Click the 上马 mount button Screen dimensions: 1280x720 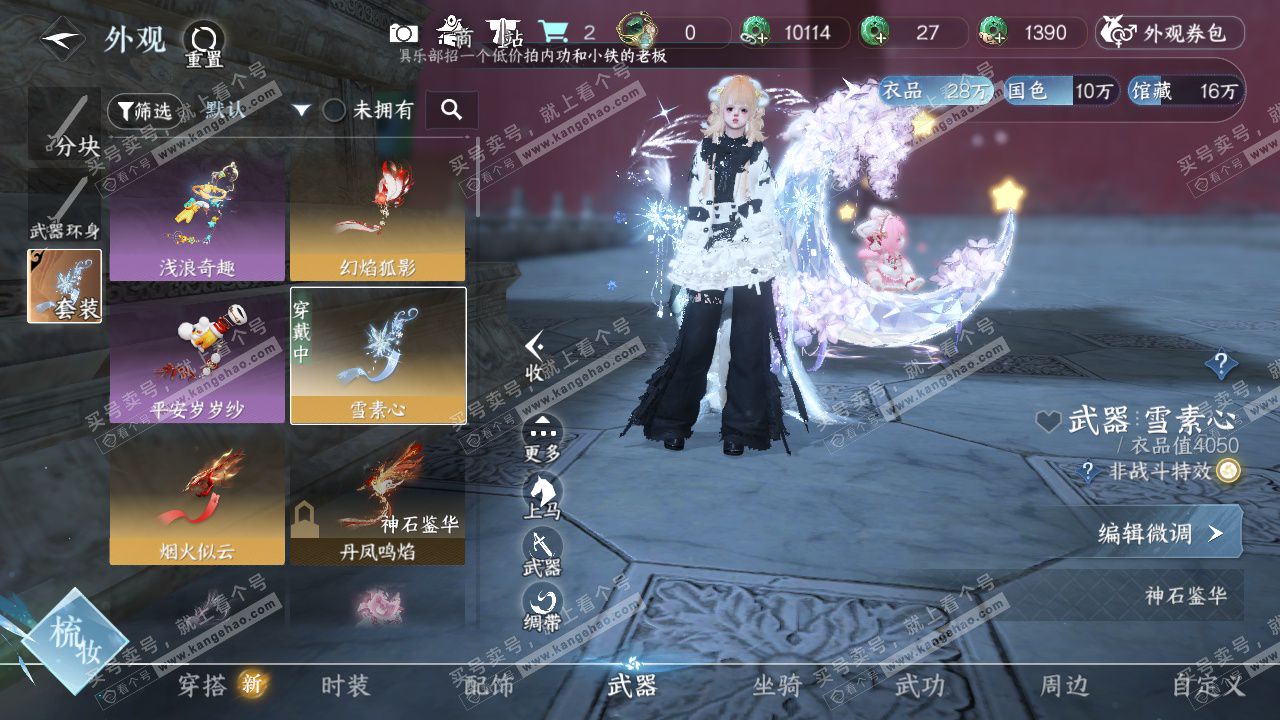coord(542,496)
